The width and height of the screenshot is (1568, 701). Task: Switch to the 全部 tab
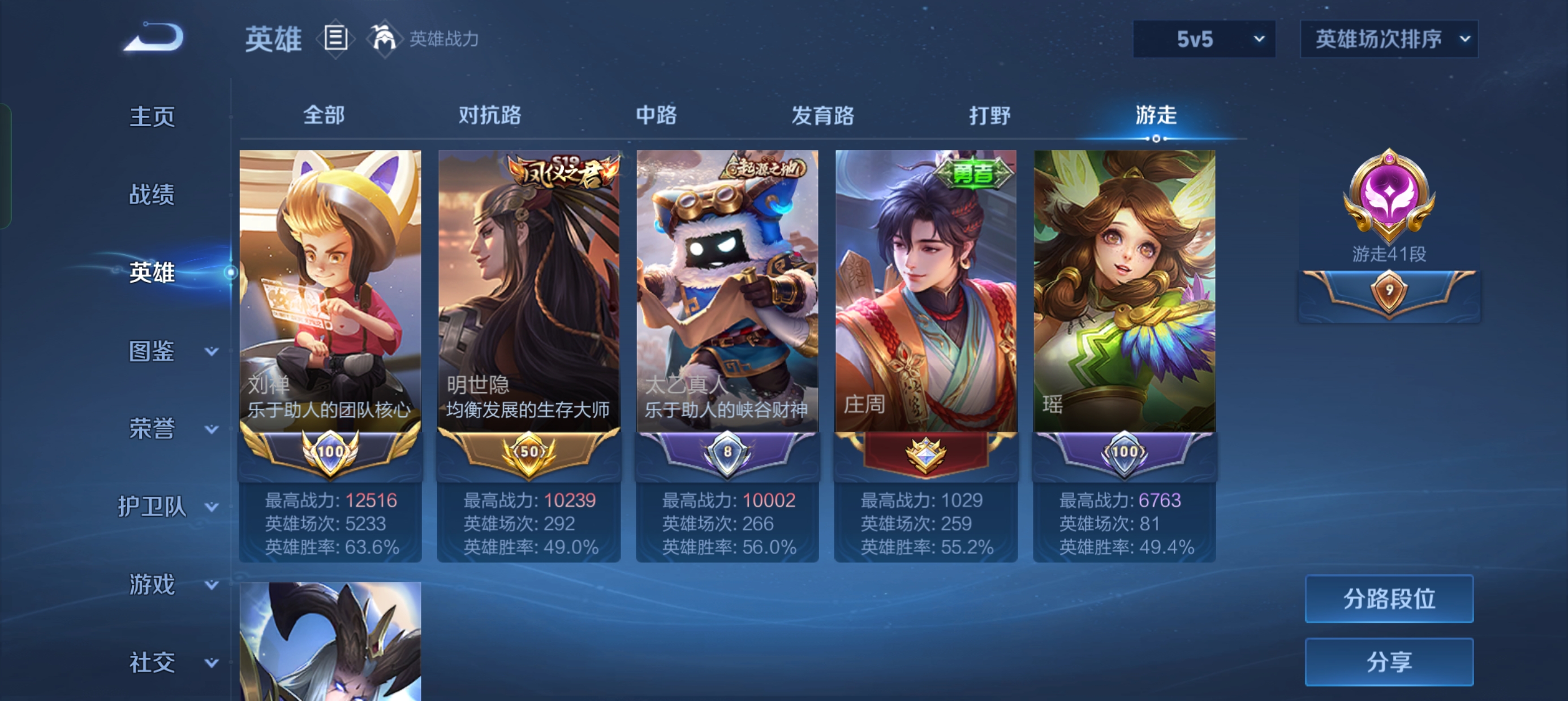[x=324, y=115]
